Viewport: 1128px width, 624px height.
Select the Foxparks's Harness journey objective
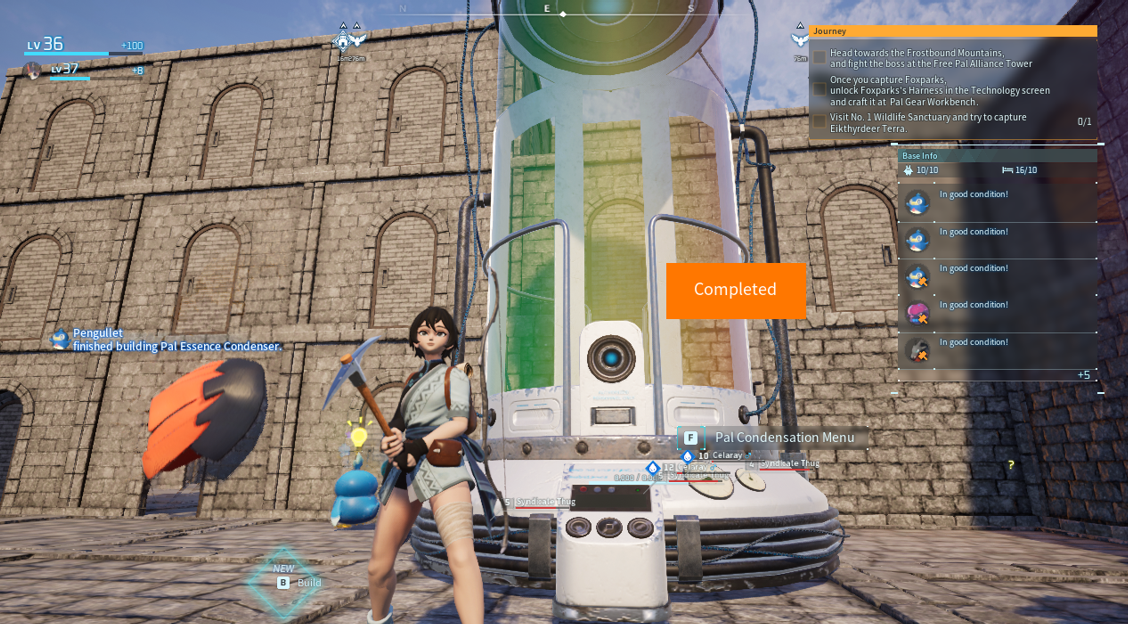[939, 90]
